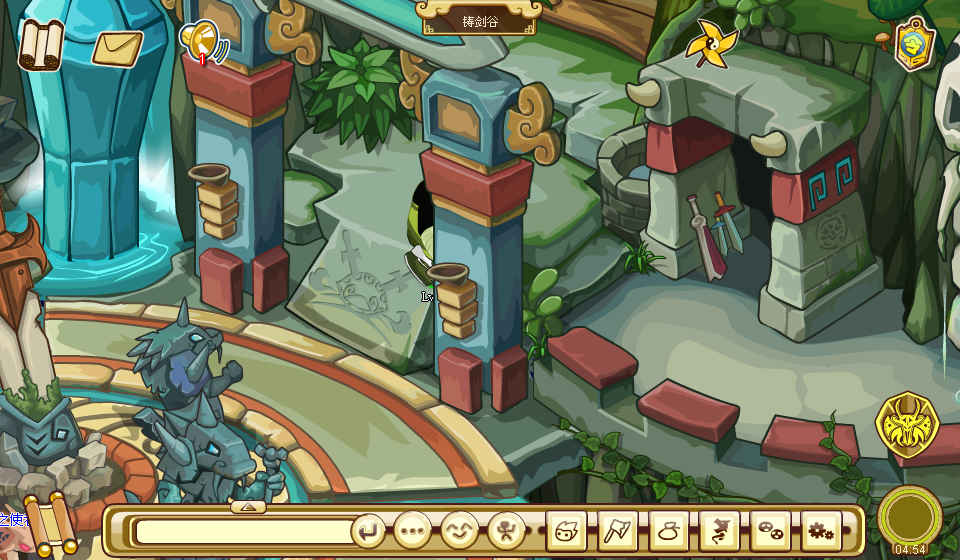Viewport: 960px width, 560px height.
Task: Open the mail envelope
Action: (117, 47)
